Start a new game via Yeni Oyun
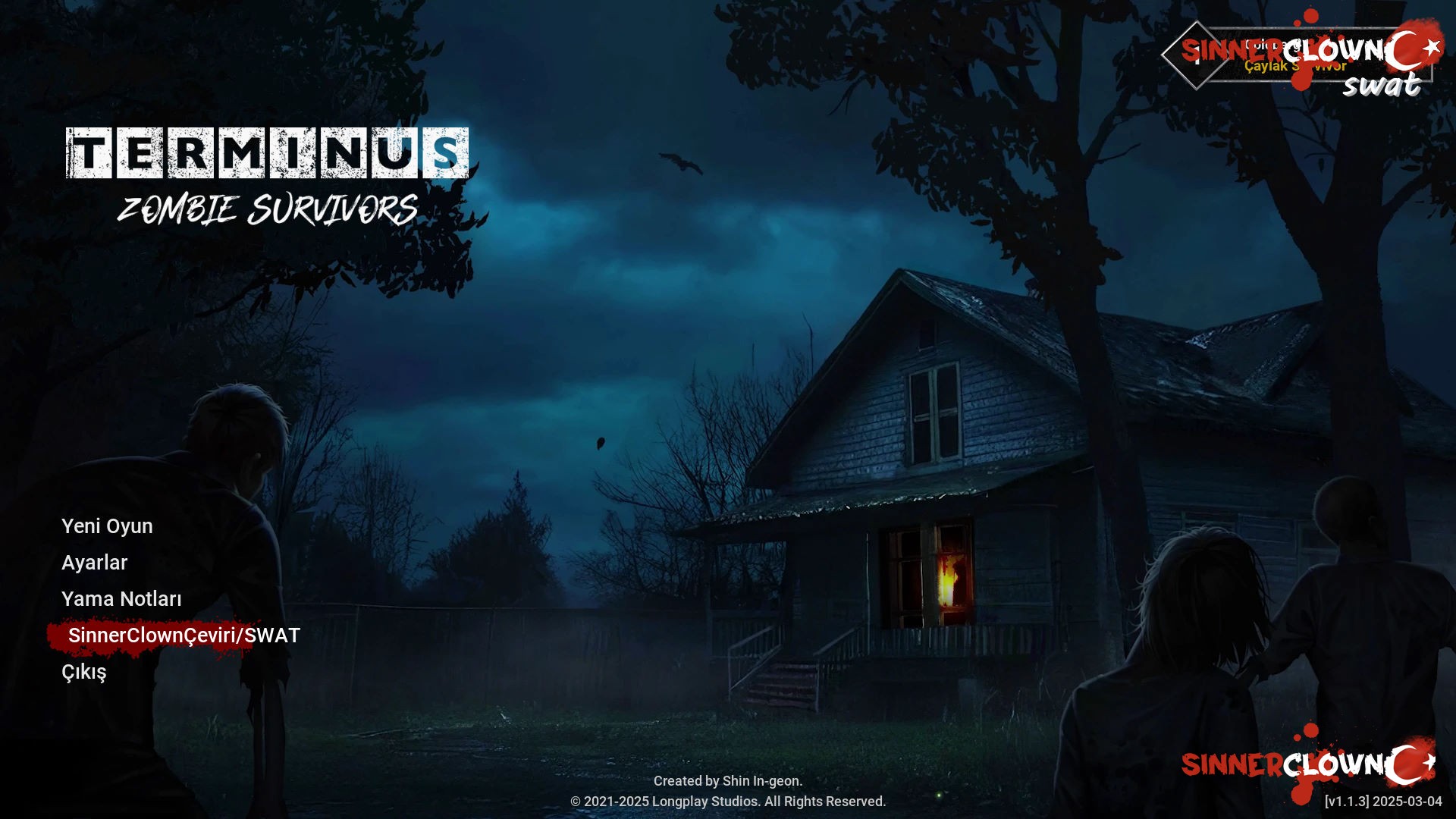1456x819 pixels. coord(107,526)
